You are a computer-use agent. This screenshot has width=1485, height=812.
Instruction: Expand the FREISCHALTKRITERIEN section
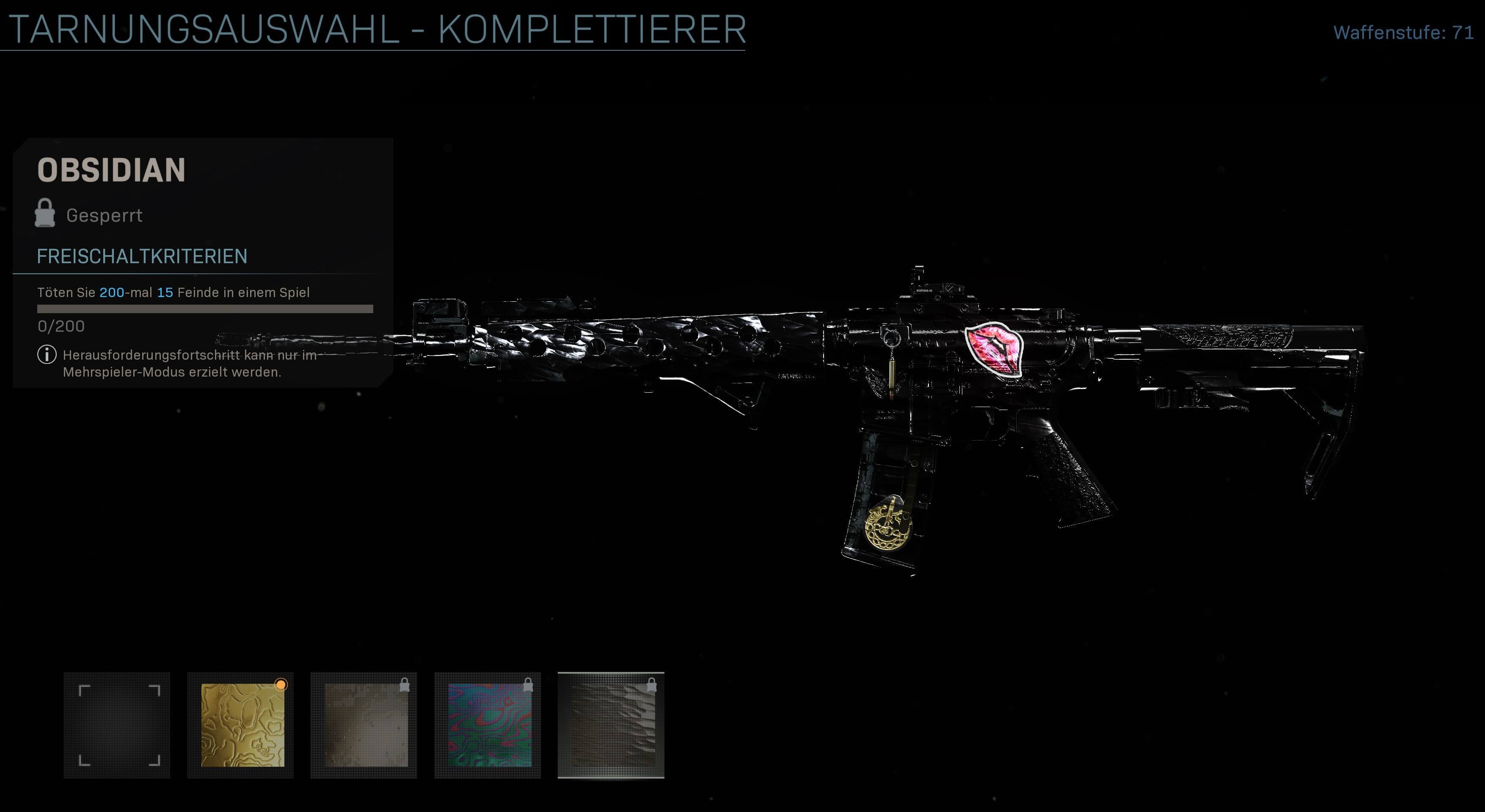142,257
